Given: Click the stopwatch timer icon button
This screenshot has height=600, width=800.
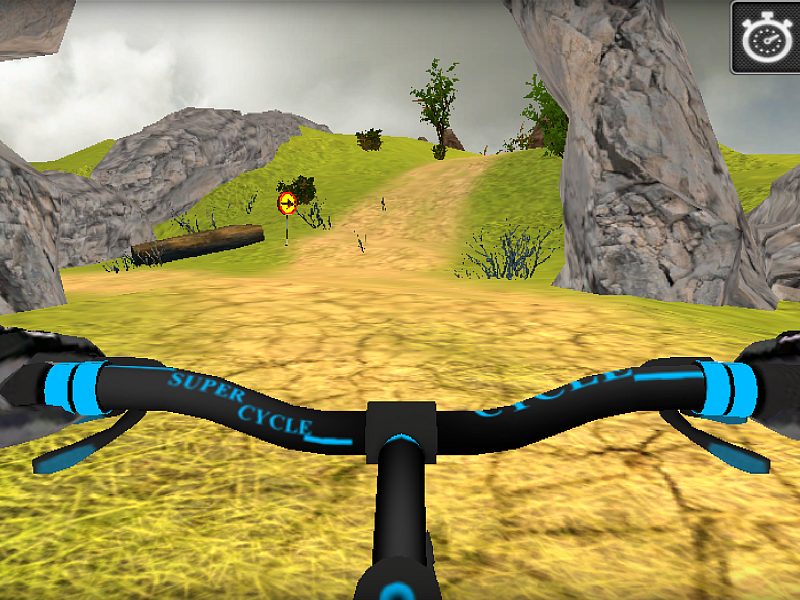Looking at the screenshot, I should (x=765, y=37).
